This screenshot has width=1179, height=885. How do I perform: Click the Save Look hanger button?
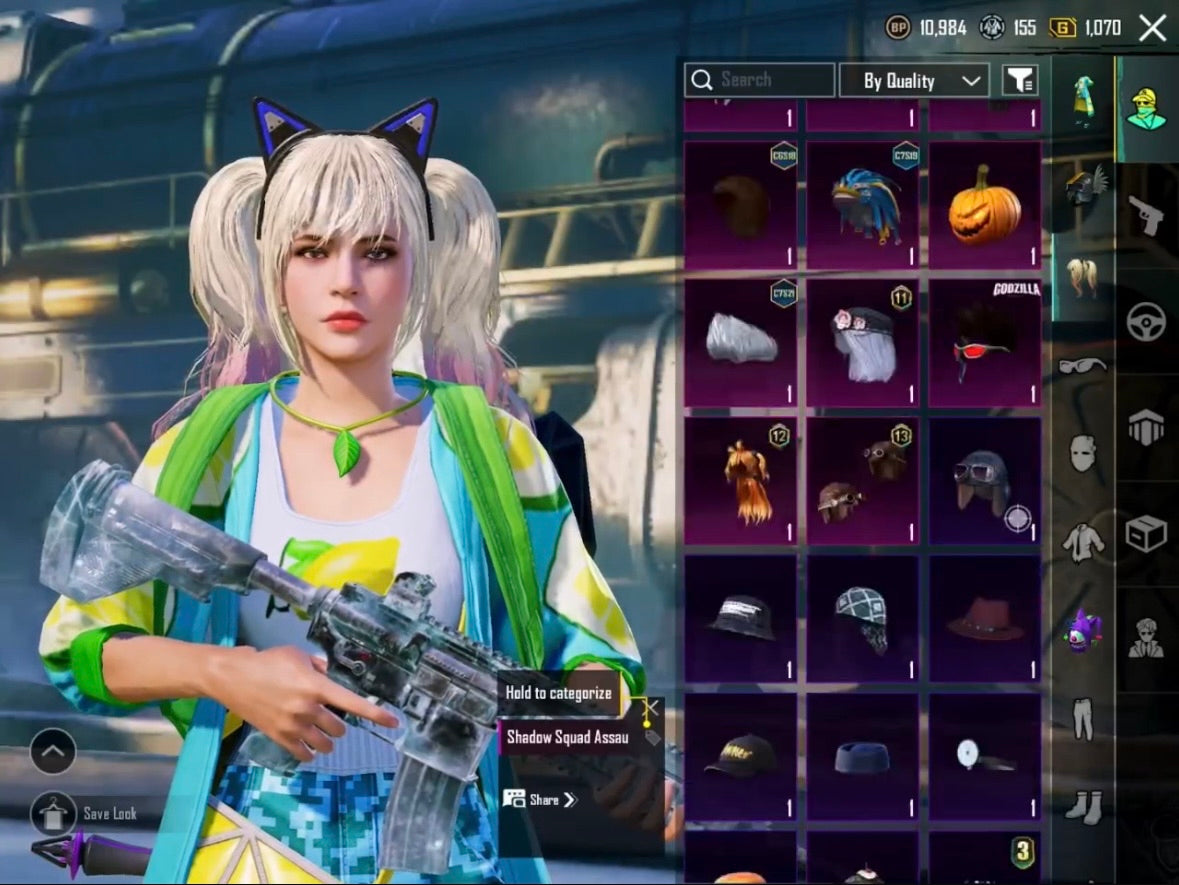click(52, 813)
